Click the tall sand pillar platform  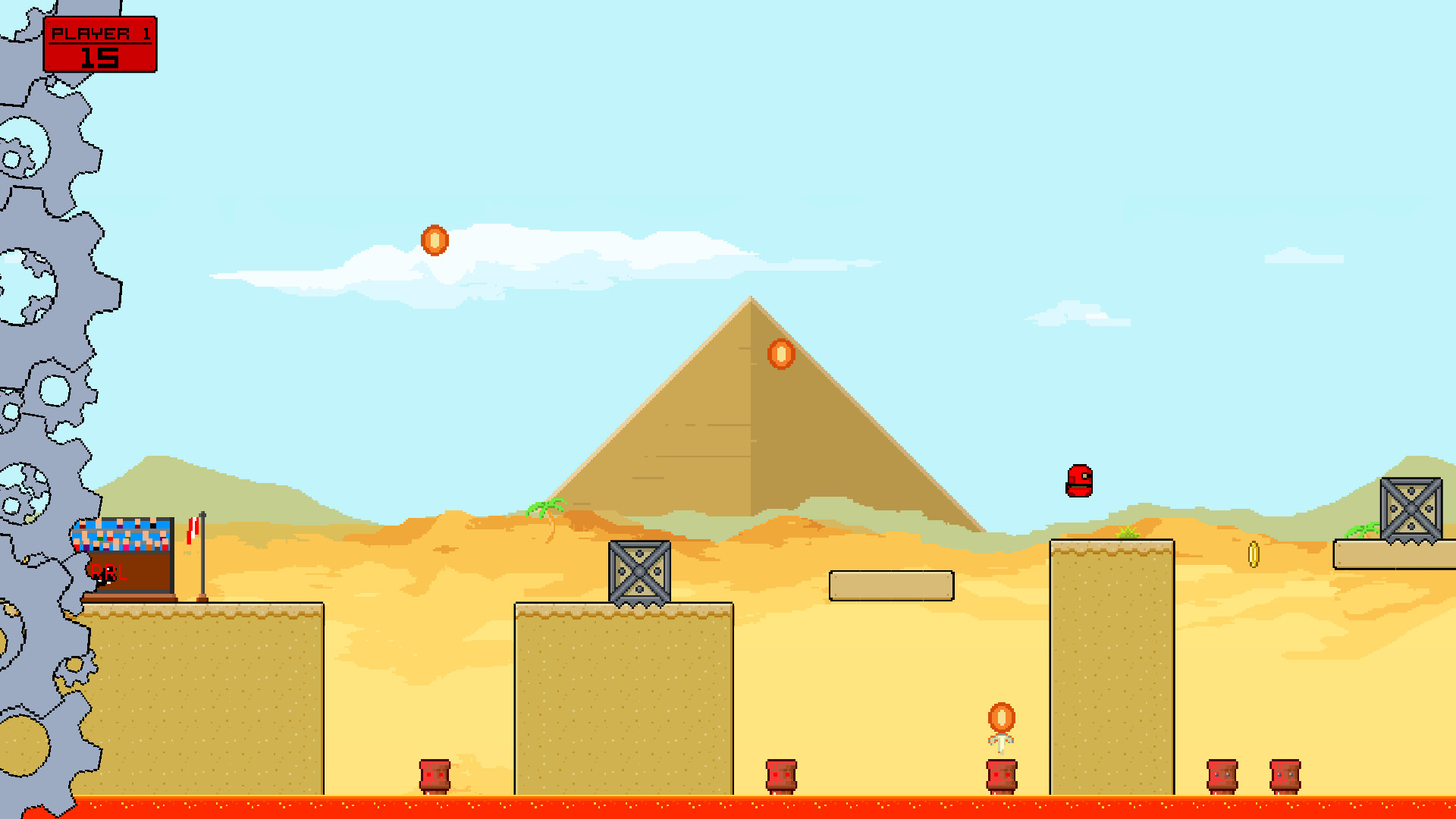point(1111,667)
